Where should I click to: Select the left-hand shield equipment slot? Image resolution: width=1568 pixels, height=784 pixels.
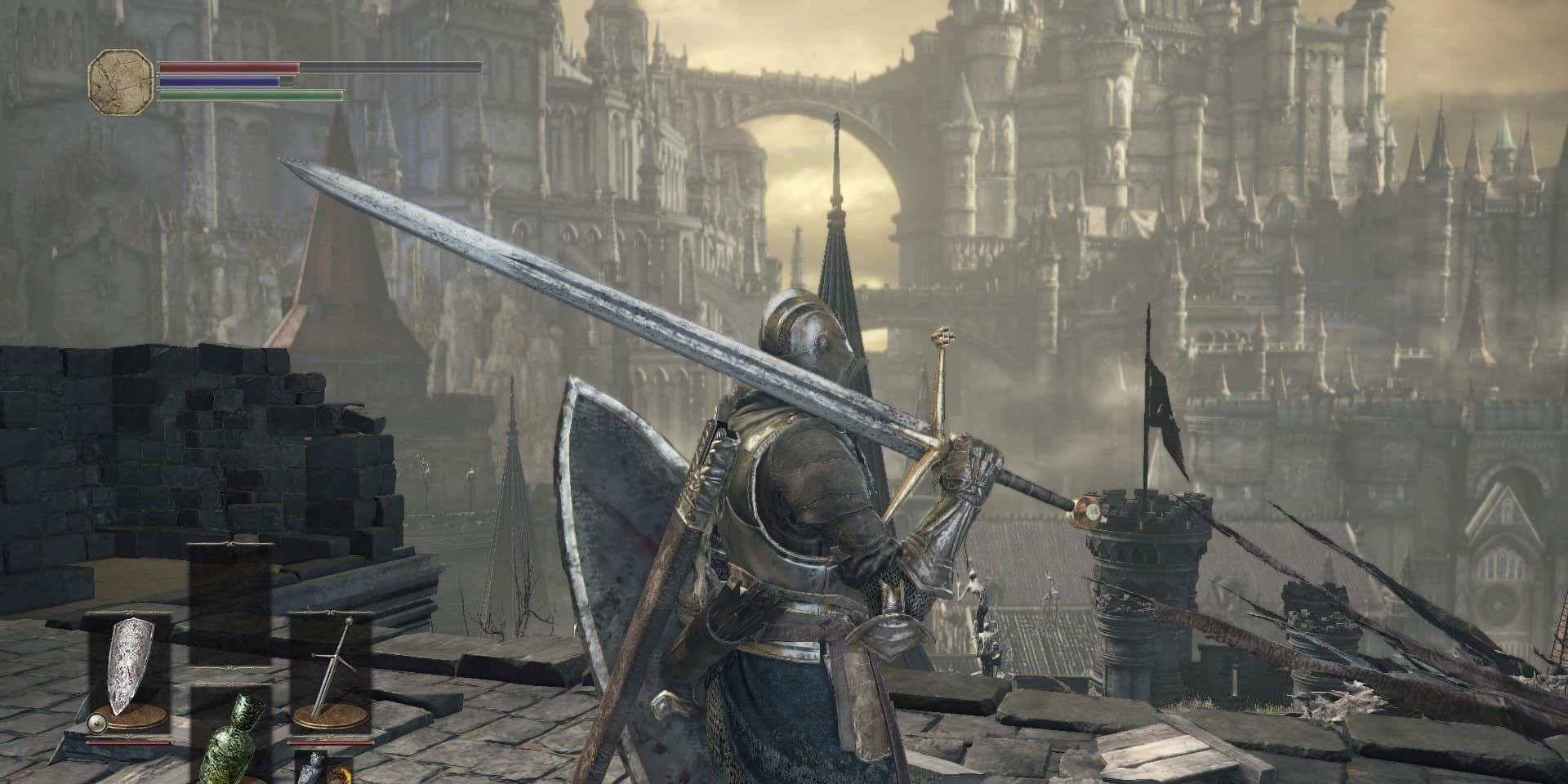point(129,663)
